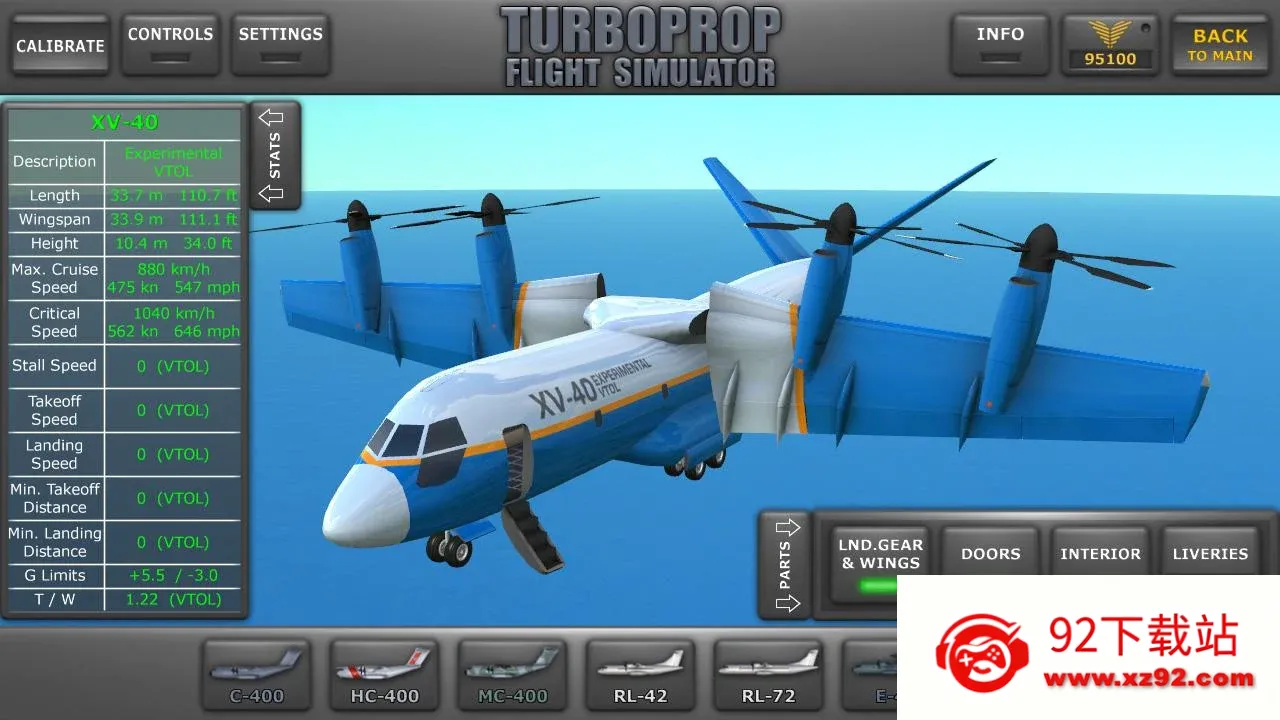Screen dimensions: 1280x720
Task: Expand PARTS using the downward arrow
Action: 789,604
